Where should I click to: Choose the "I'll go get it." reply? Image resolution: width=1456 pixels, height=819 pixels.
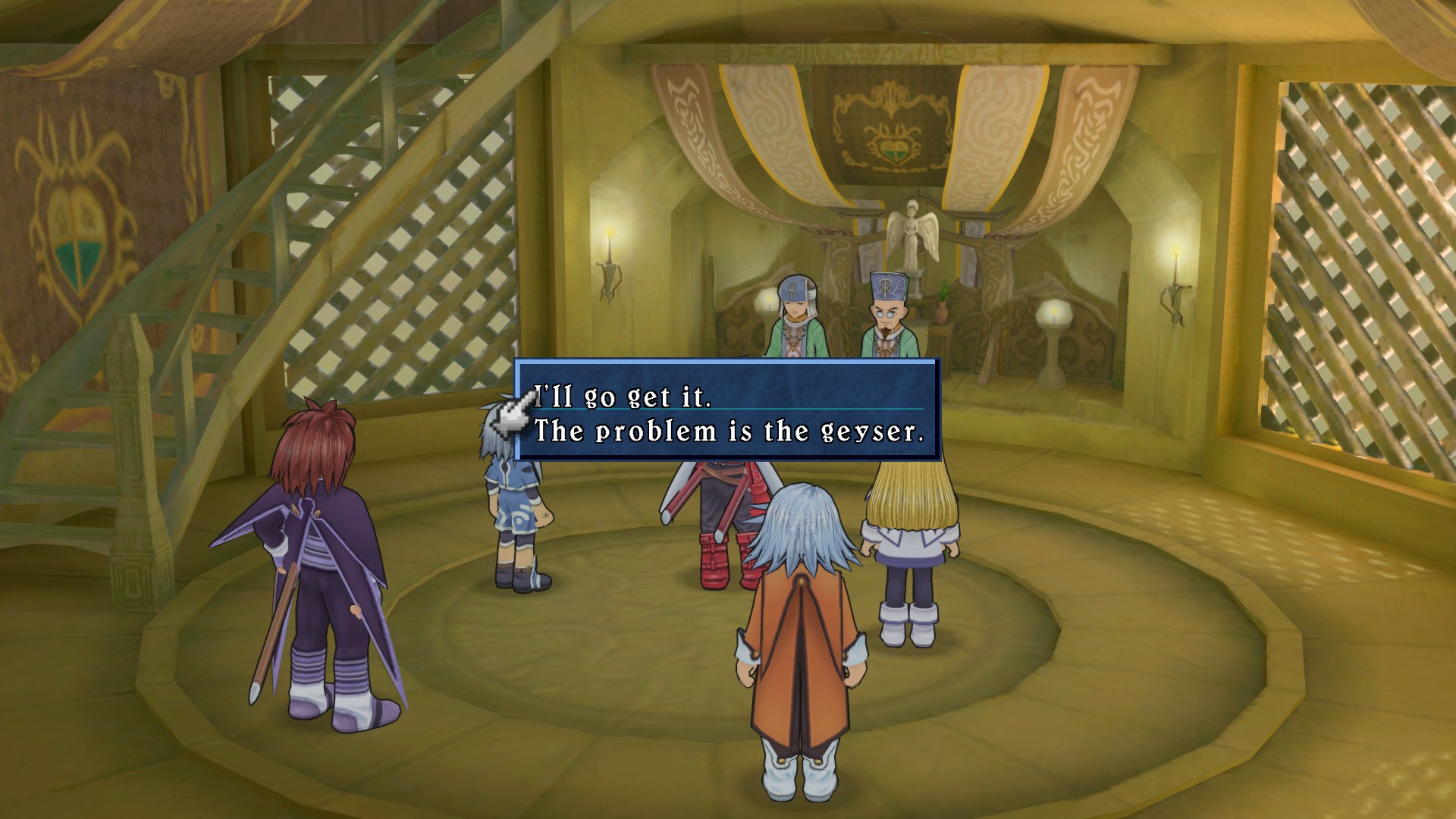623,396
